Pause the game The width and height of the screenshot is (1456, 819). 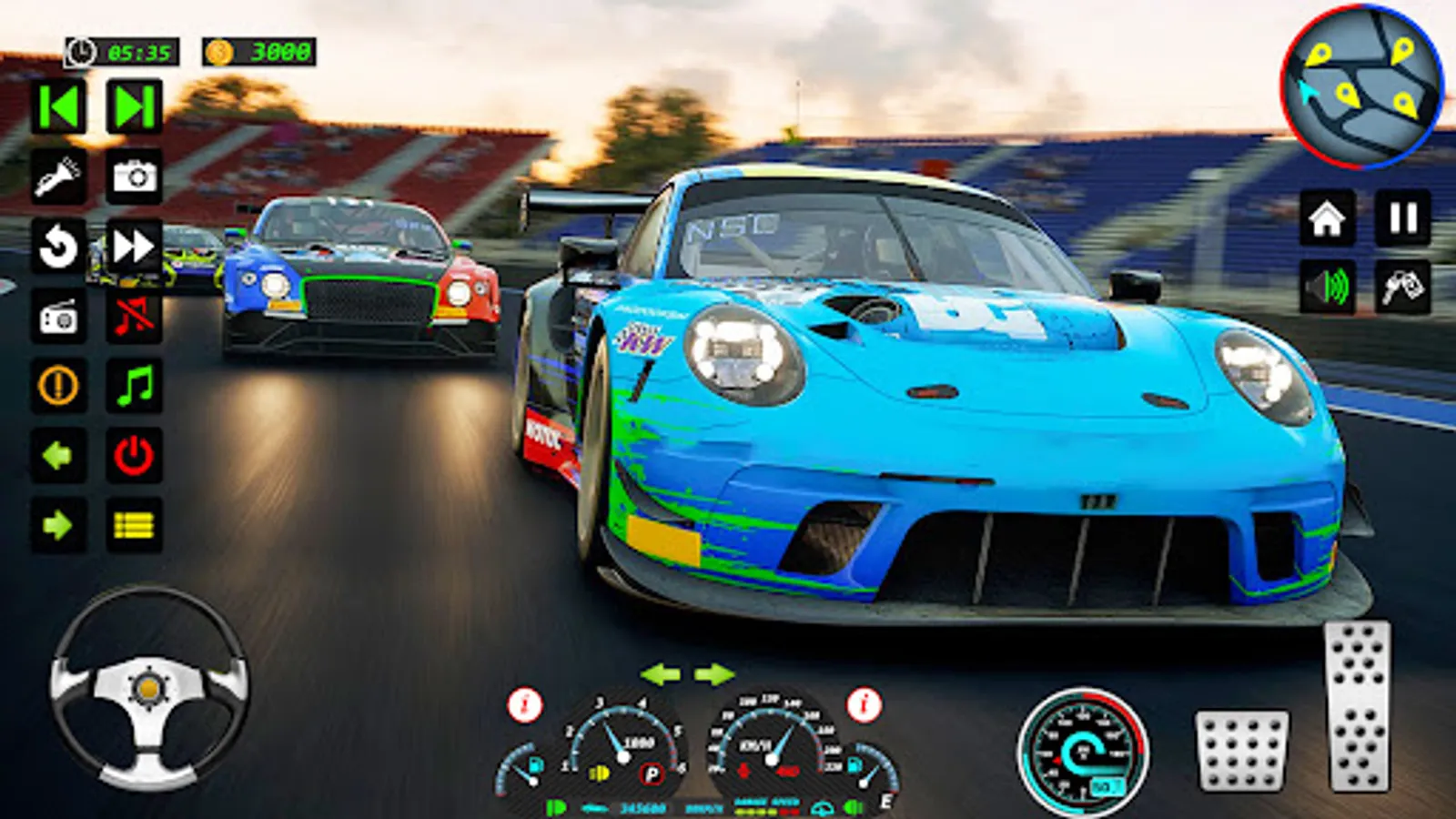click(x=1402, y=218)
